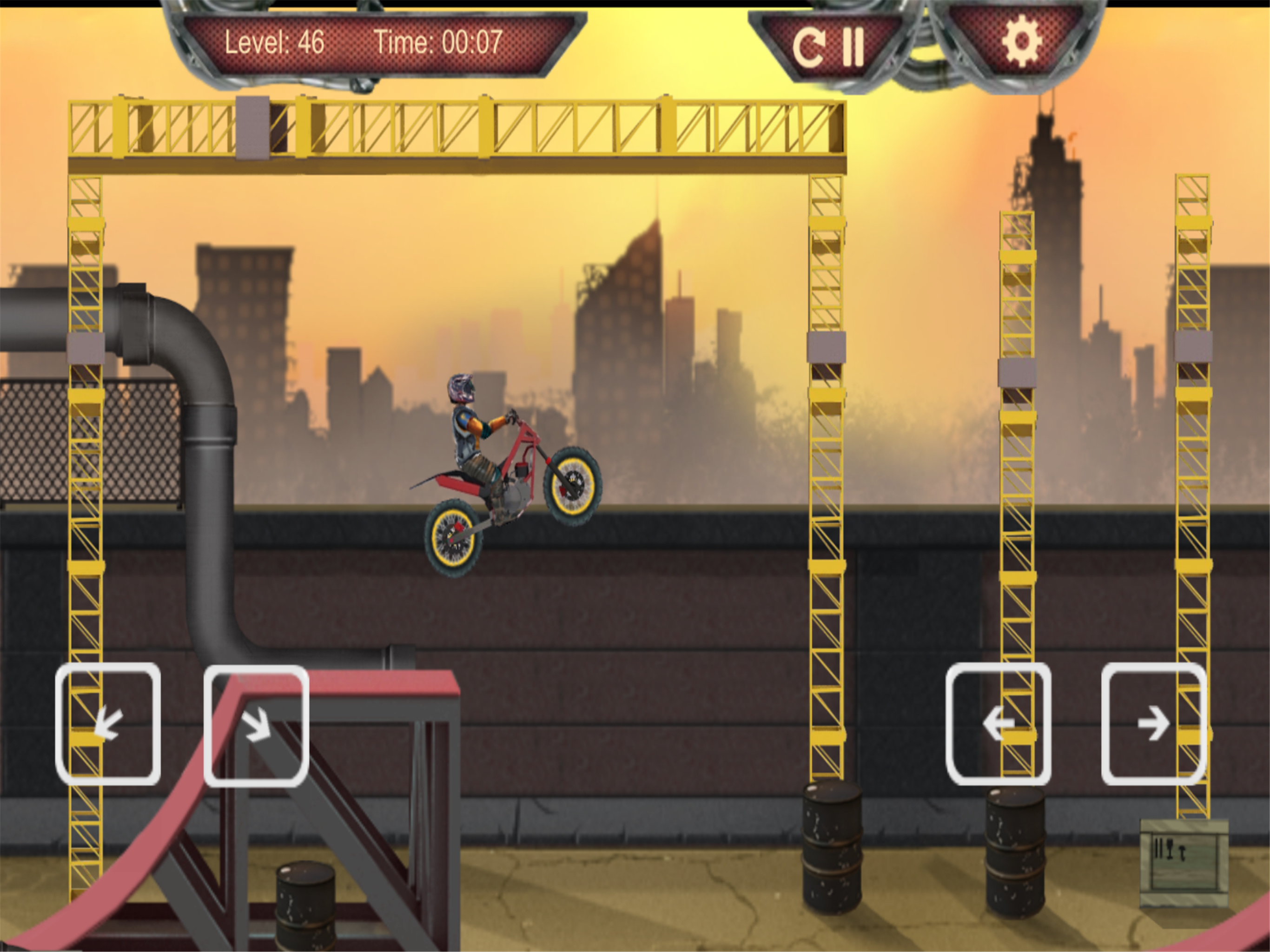Hit the left arrow brake button

[998, 724]
